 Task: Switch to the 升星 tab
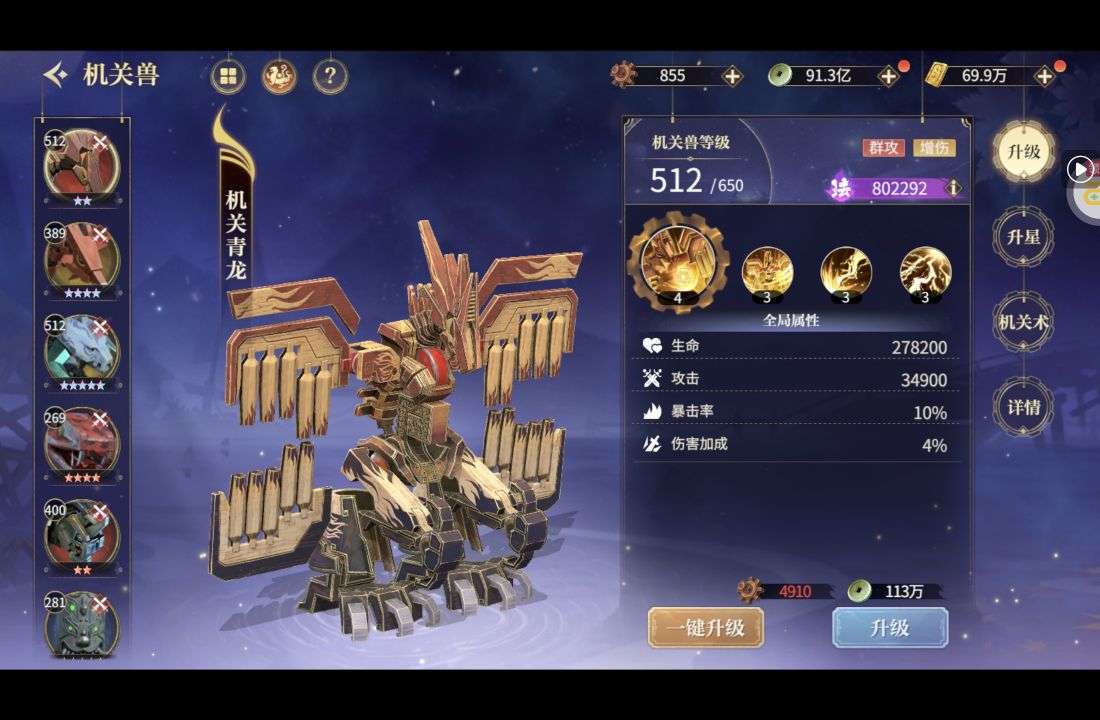point(1024,237)
